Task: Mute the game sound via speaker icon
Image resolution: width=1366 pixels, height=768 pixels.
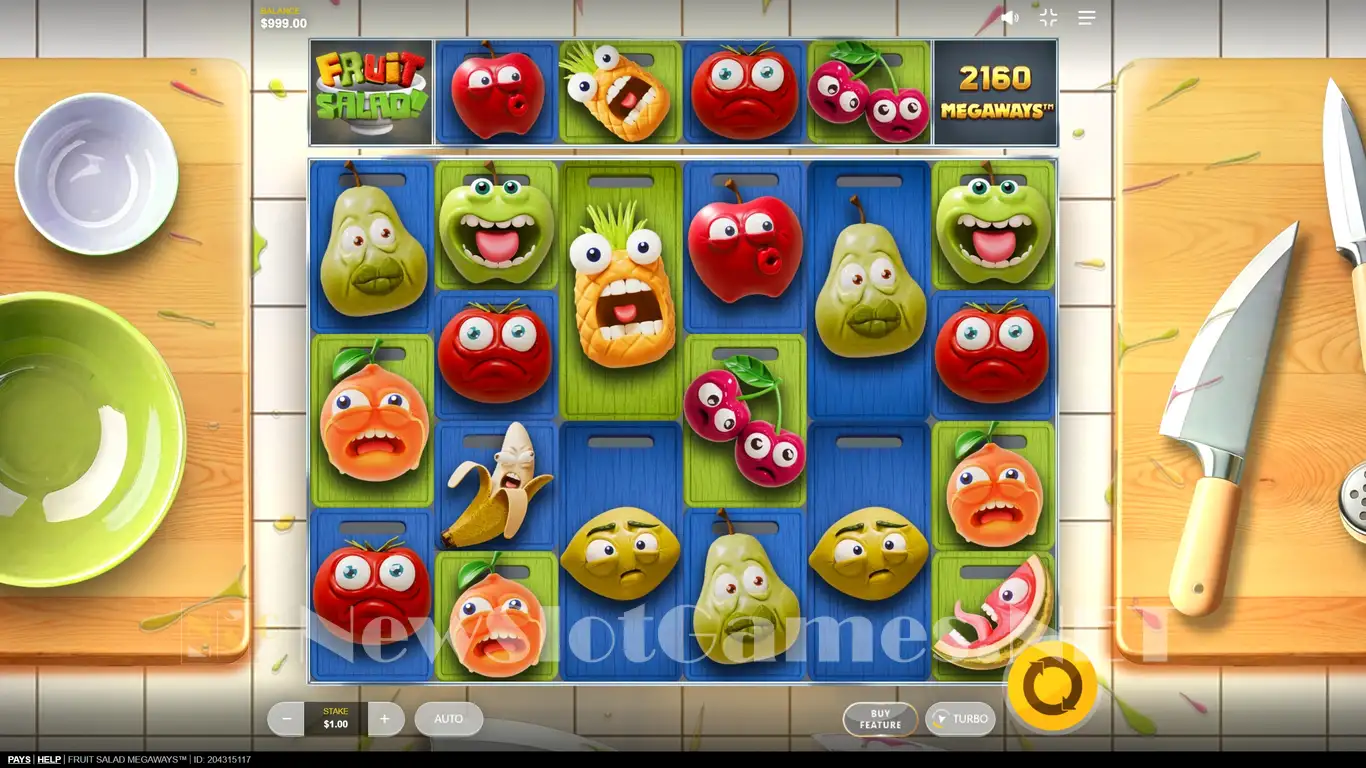Action: pyautogui.click(x=1010, y=18)
